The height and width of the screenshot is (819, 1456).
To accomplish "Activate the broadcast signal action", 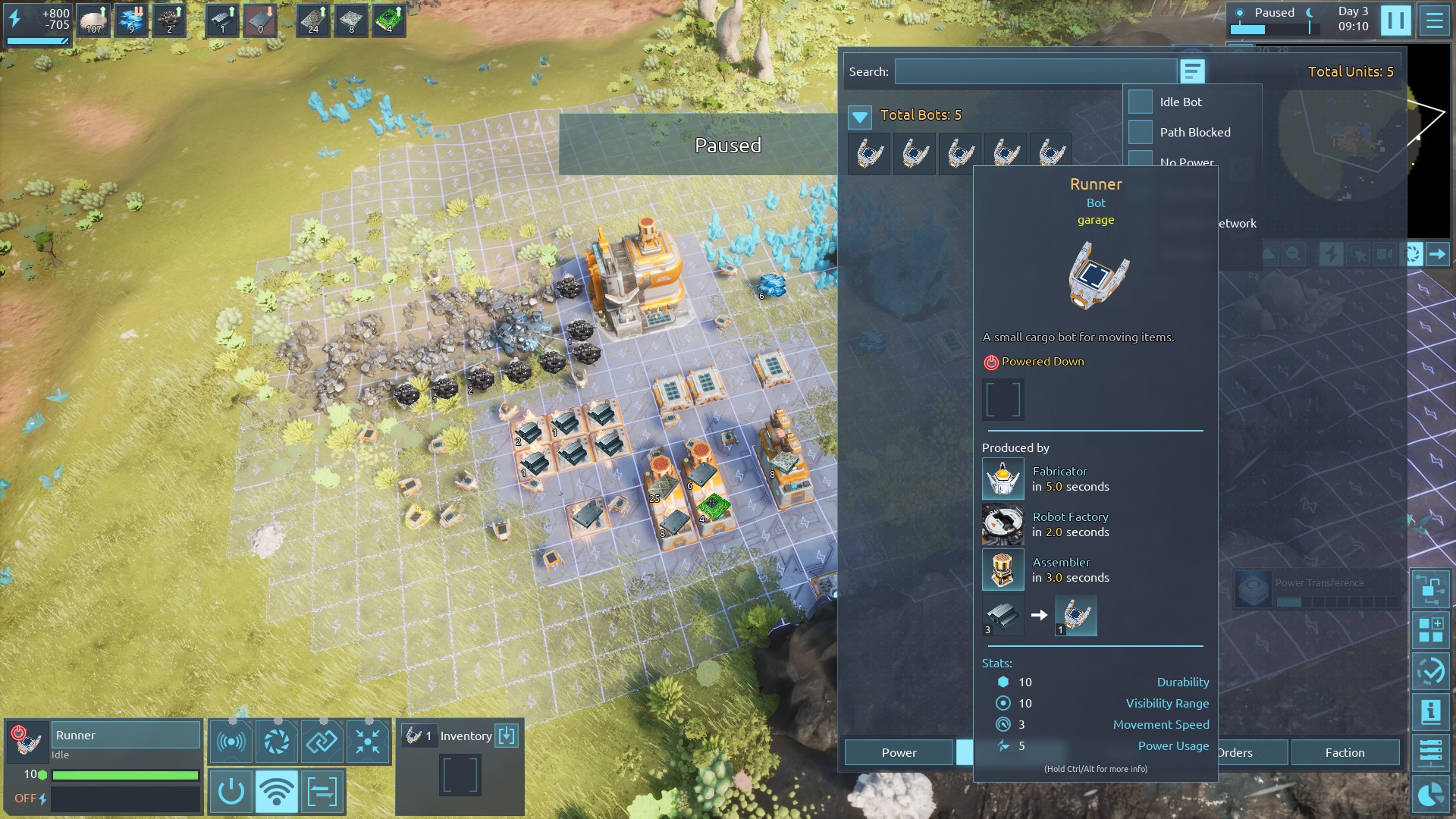I will point(231,741).
